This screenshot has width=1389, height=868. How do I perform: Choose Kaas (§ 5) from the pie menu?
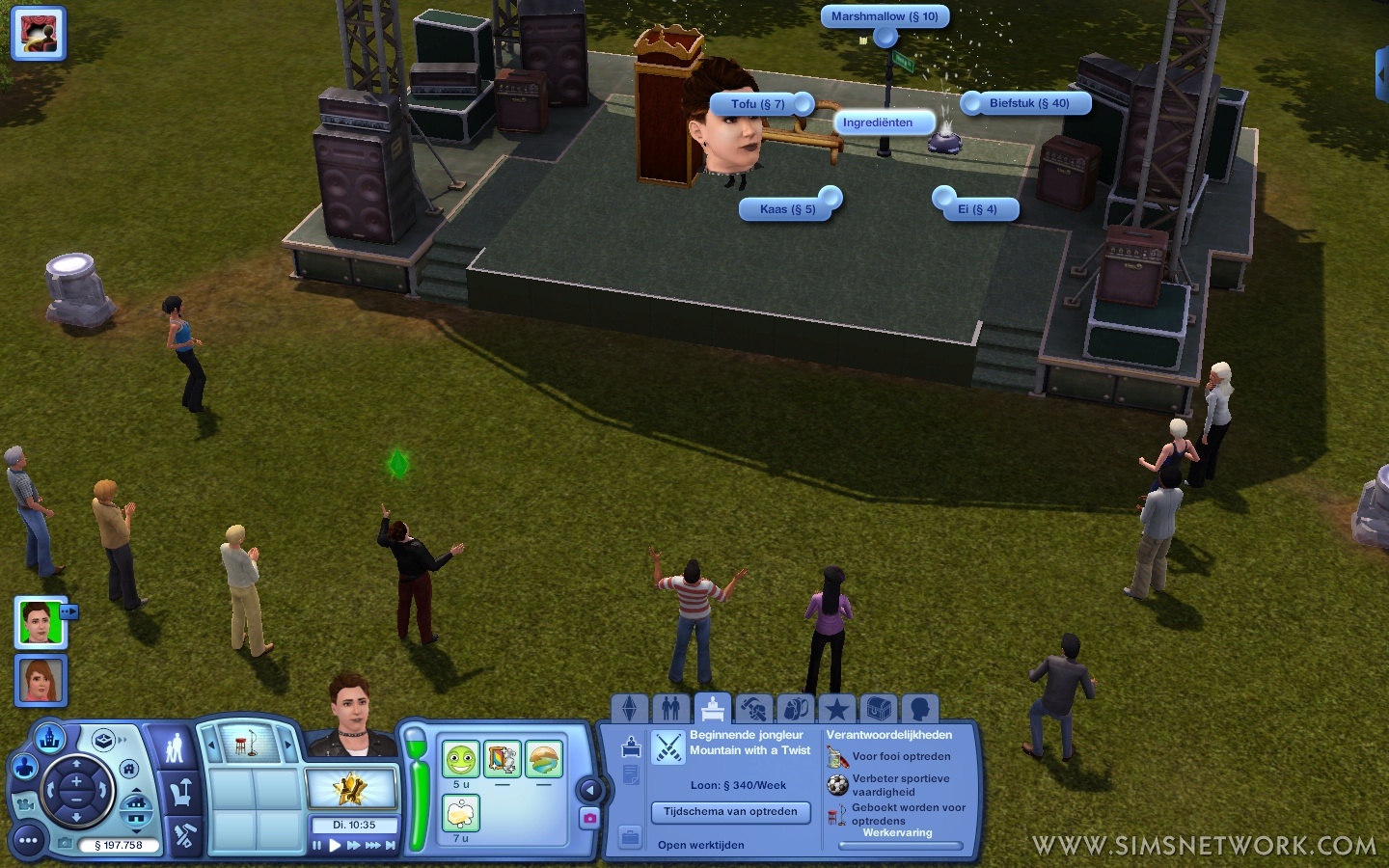point(787,209)
